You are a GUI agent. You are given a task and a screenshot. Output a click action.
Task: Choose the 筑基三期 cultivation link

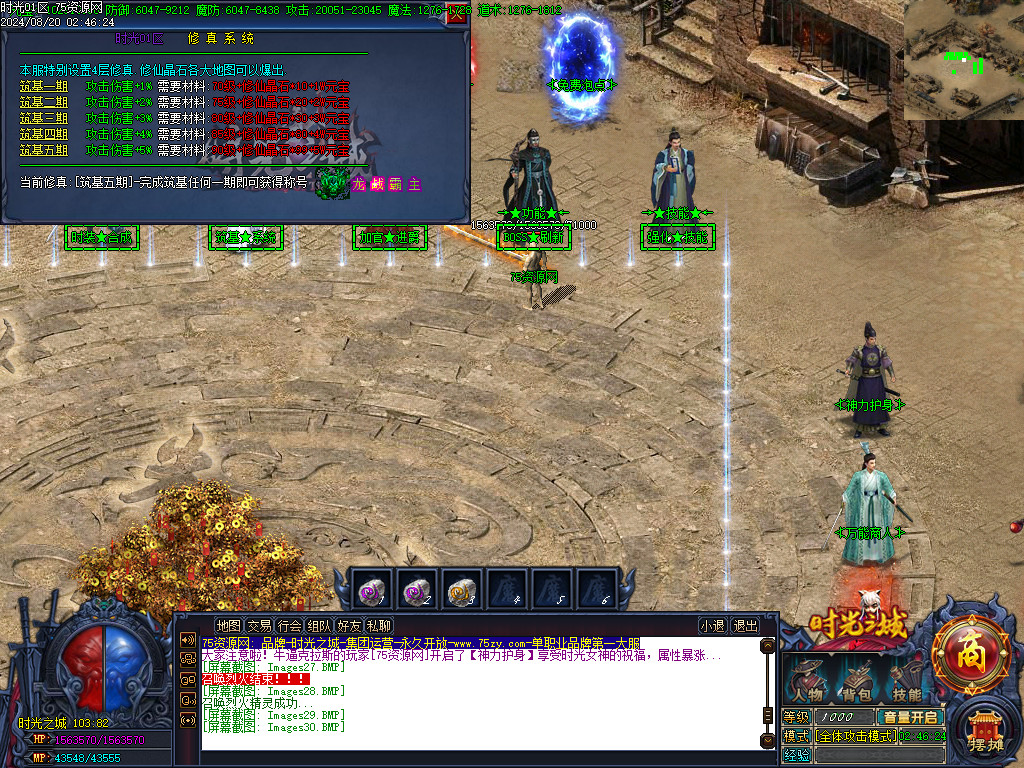(44, 118)
